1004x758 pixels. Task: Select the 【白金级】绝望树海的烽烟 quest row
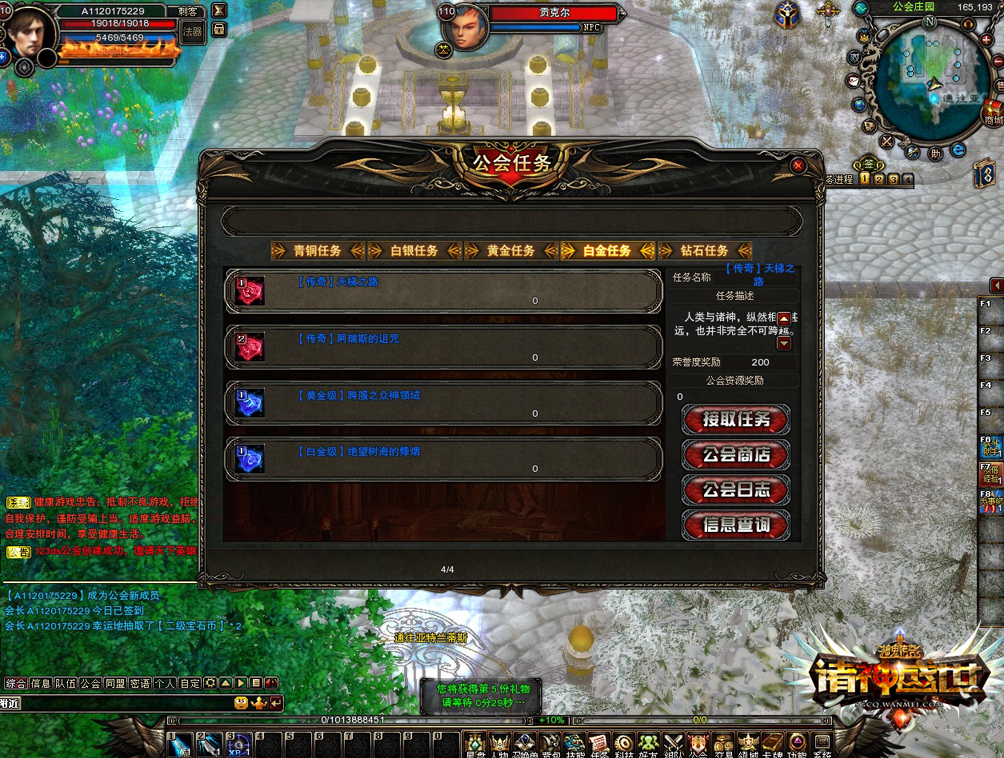(x=443, y=459)
